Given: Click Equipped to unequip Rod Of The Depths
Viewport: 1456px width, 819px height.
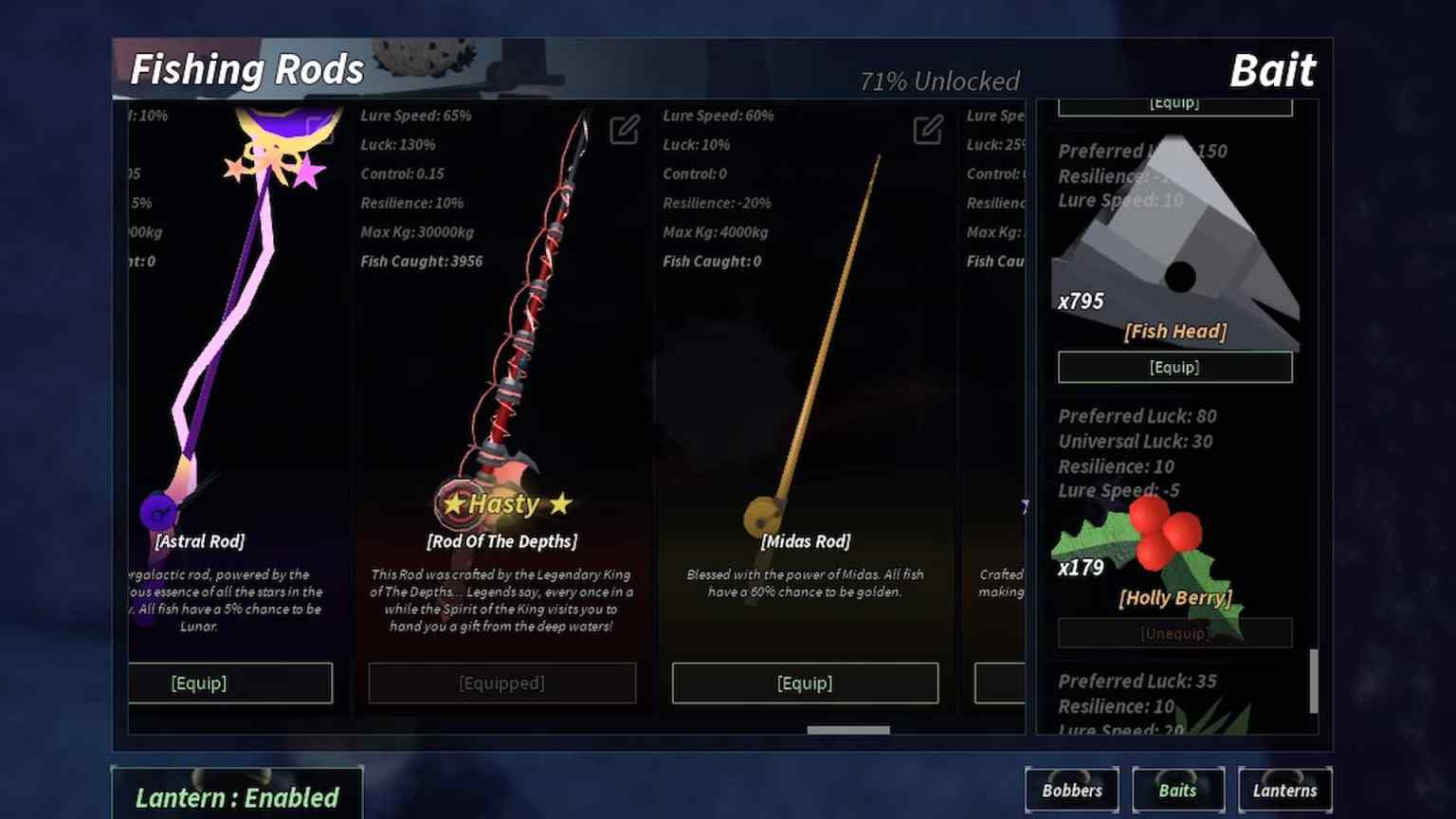Looking at the screenshot, I should (501, 682).
